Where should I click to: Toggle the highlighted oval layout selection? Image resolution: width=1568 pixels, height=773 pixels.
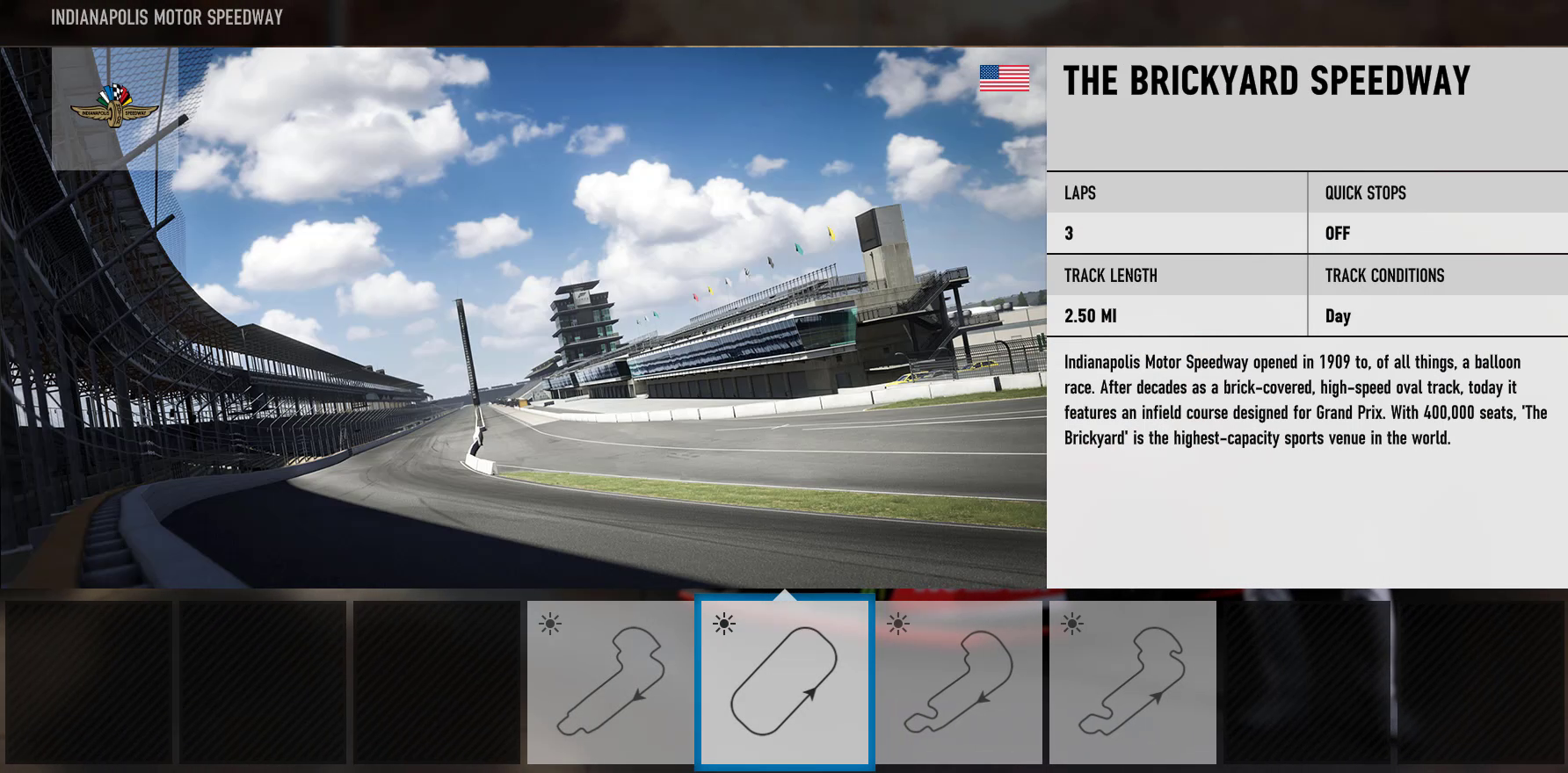click(785, 683)
